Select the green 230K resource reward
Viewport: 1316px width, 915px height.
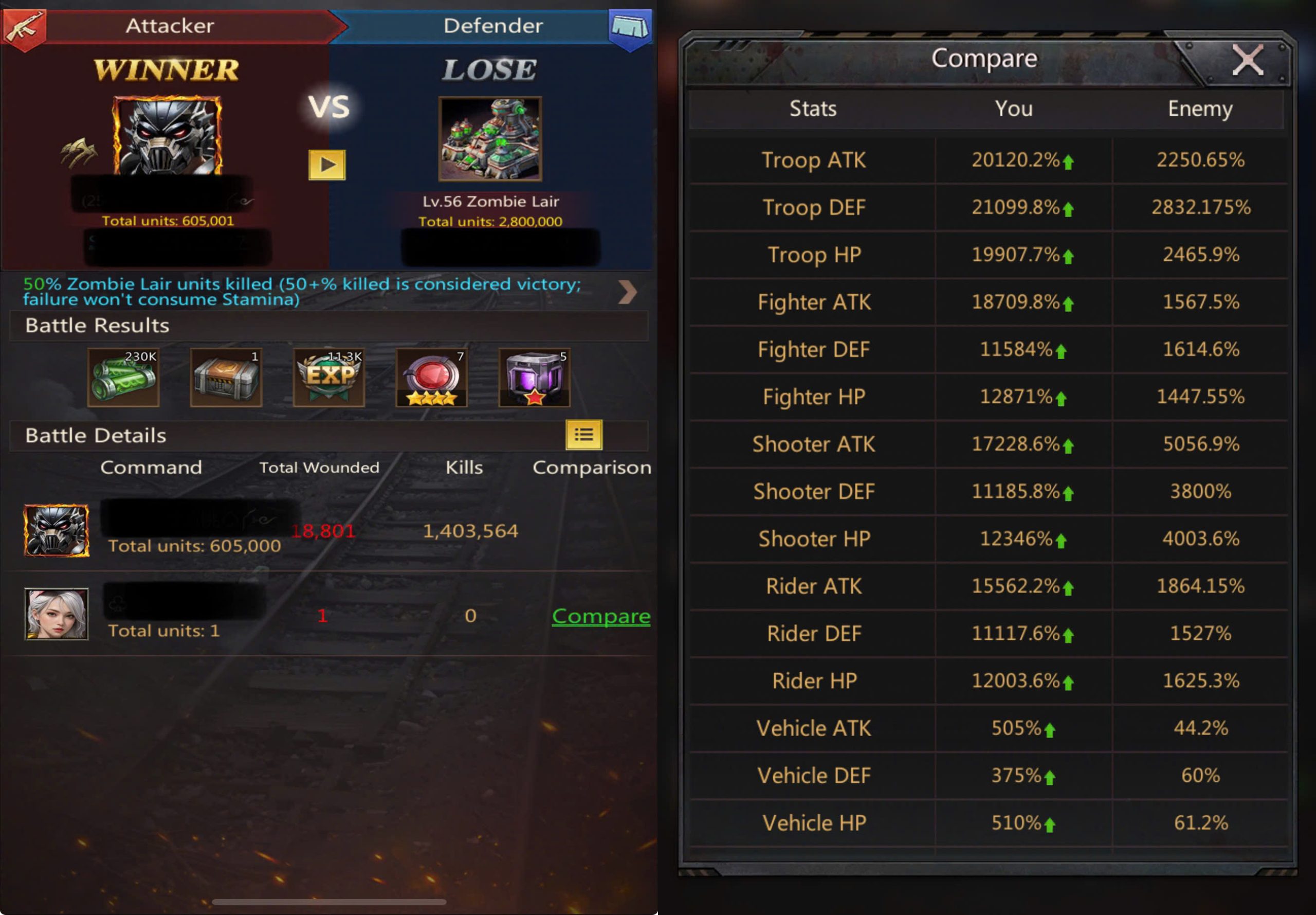pos(123,378)
